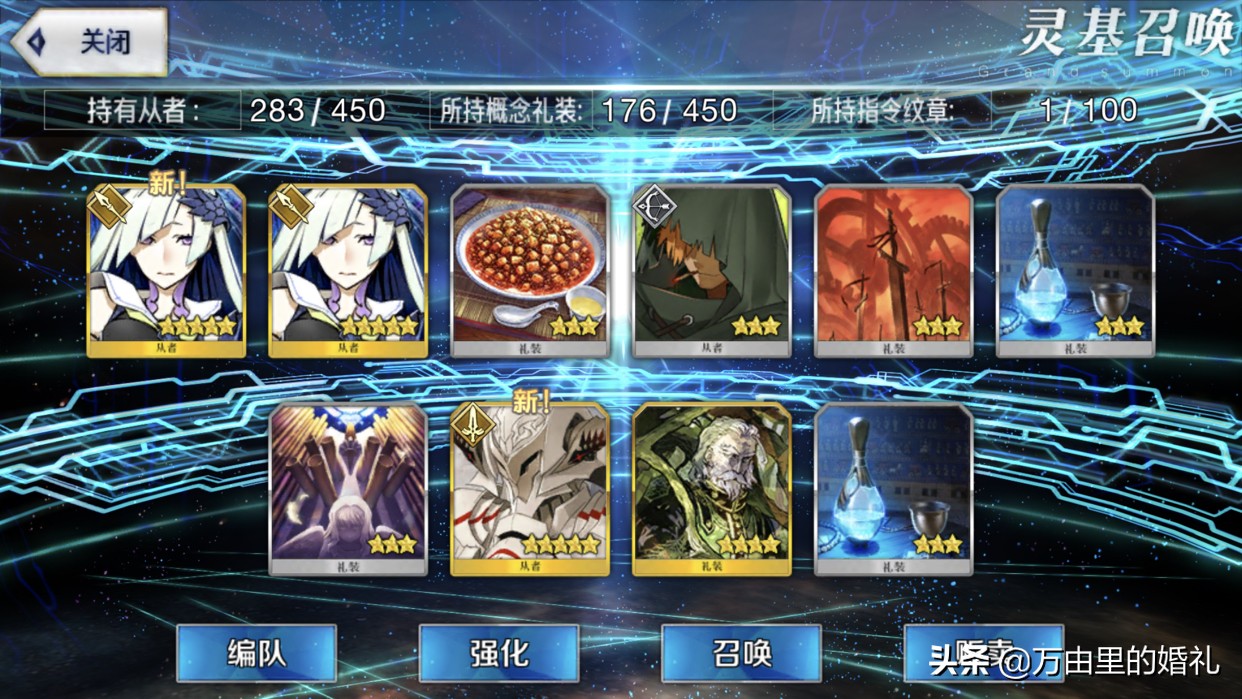The height and width of the screenshot is (699, 1242).
Task: Tap the 强化 enhancement button
Action: click(498, 653)
